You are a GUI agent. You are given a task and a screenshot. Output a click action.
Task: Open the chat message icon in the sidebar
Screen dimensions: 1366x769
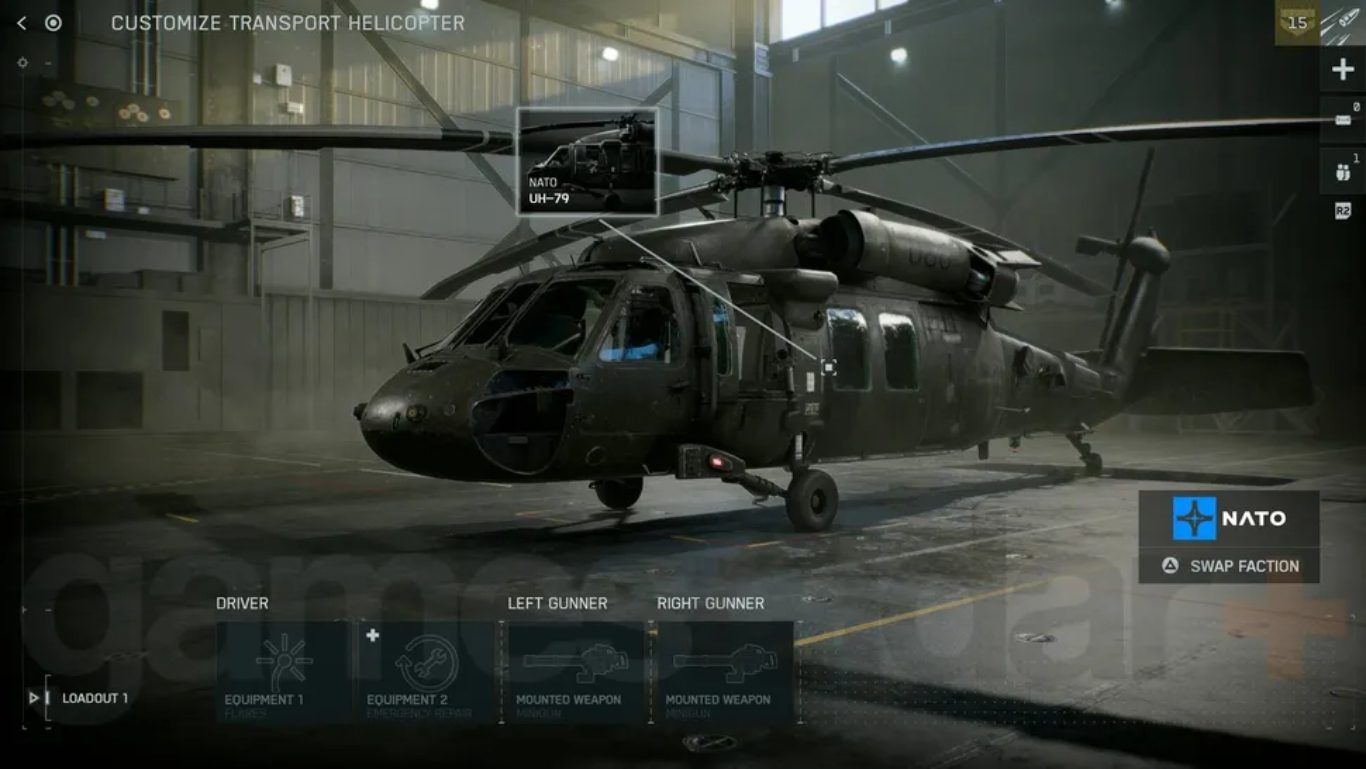tap(1342, 121)
